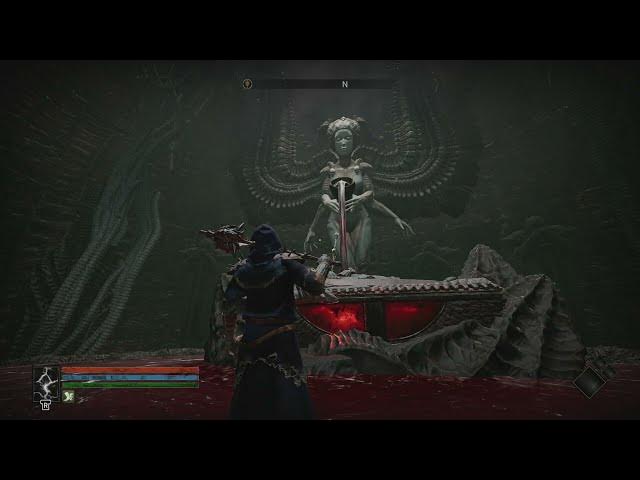Click the compass bar showing North
The width and height of the screenshot is (640, 480).
(344, 85)
